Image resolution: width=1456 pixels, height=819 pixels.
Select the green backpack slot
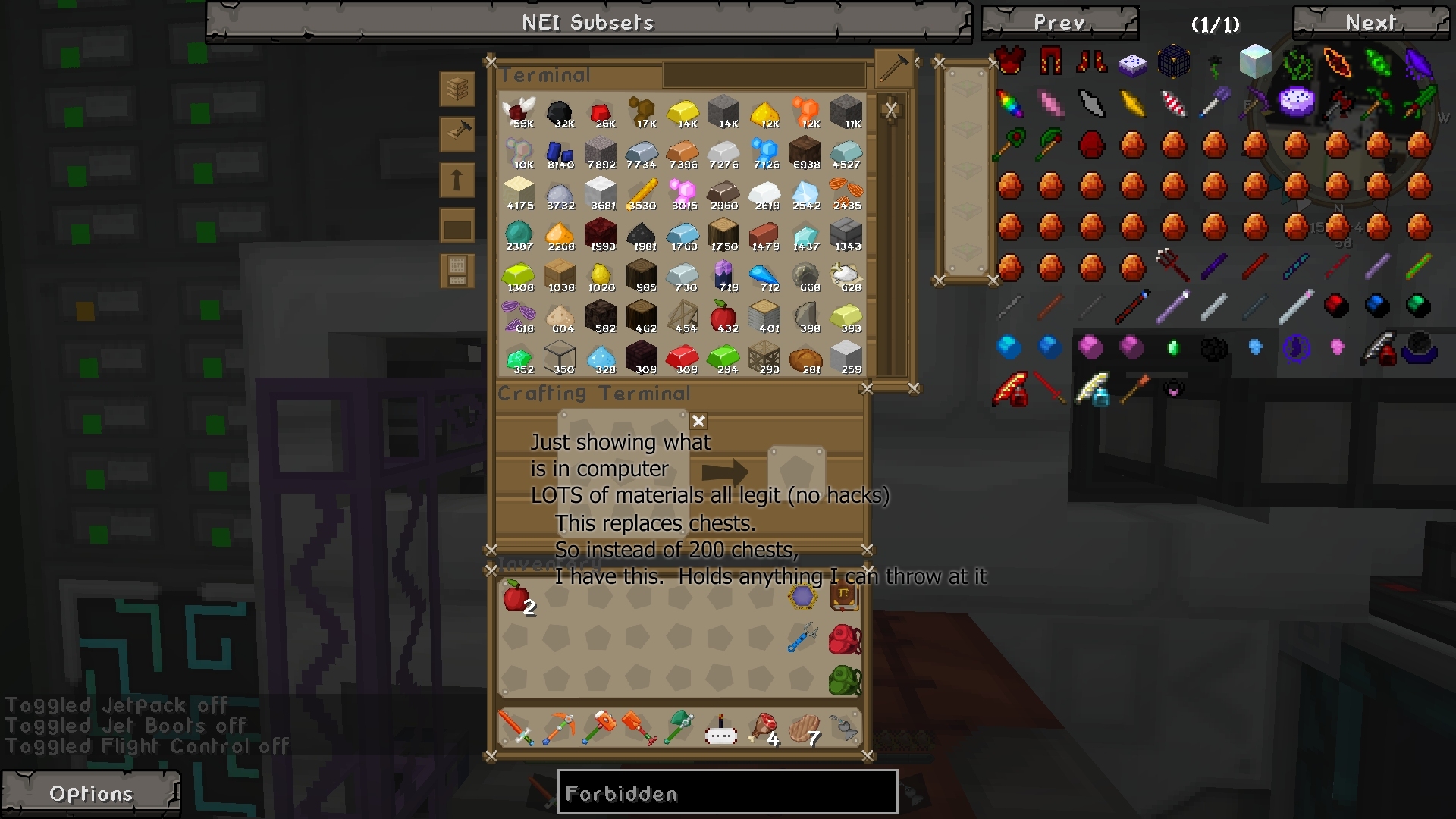pos(844,680)
